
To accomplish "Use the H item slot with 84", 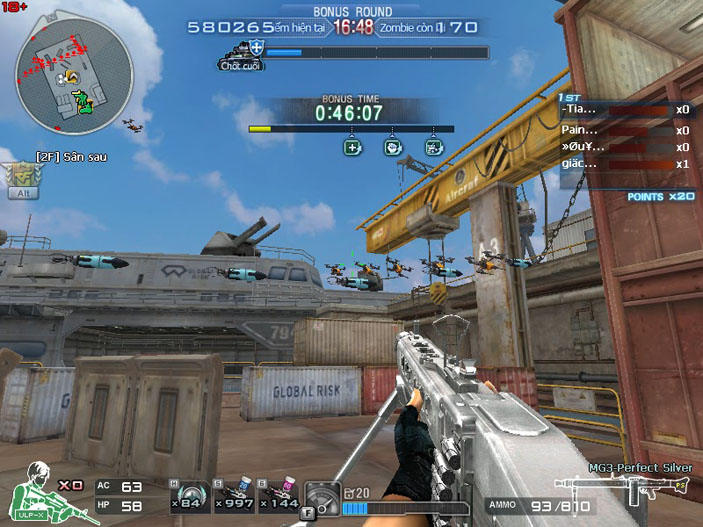I will click(186, 493).
